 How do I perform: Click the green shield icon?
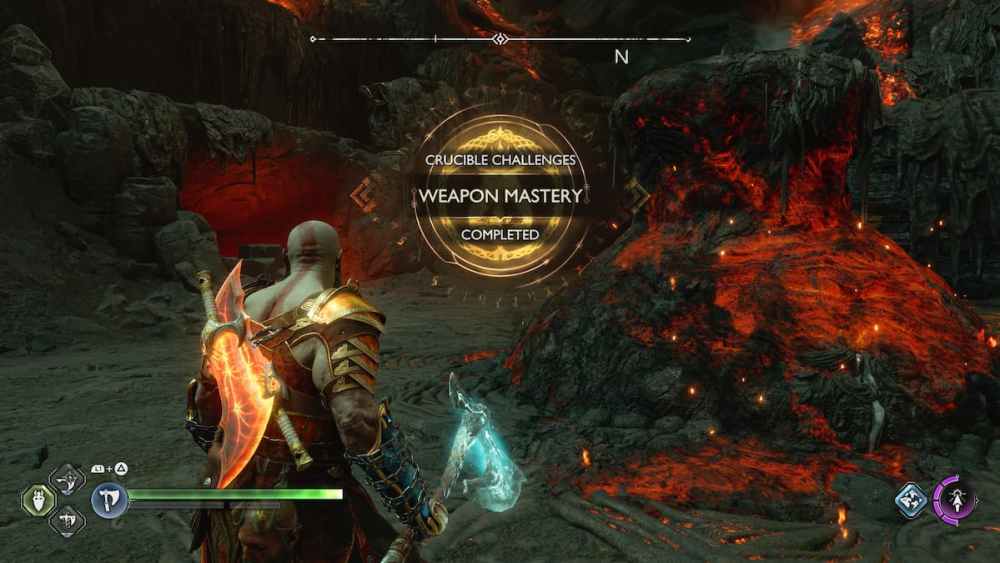point(38,499)
